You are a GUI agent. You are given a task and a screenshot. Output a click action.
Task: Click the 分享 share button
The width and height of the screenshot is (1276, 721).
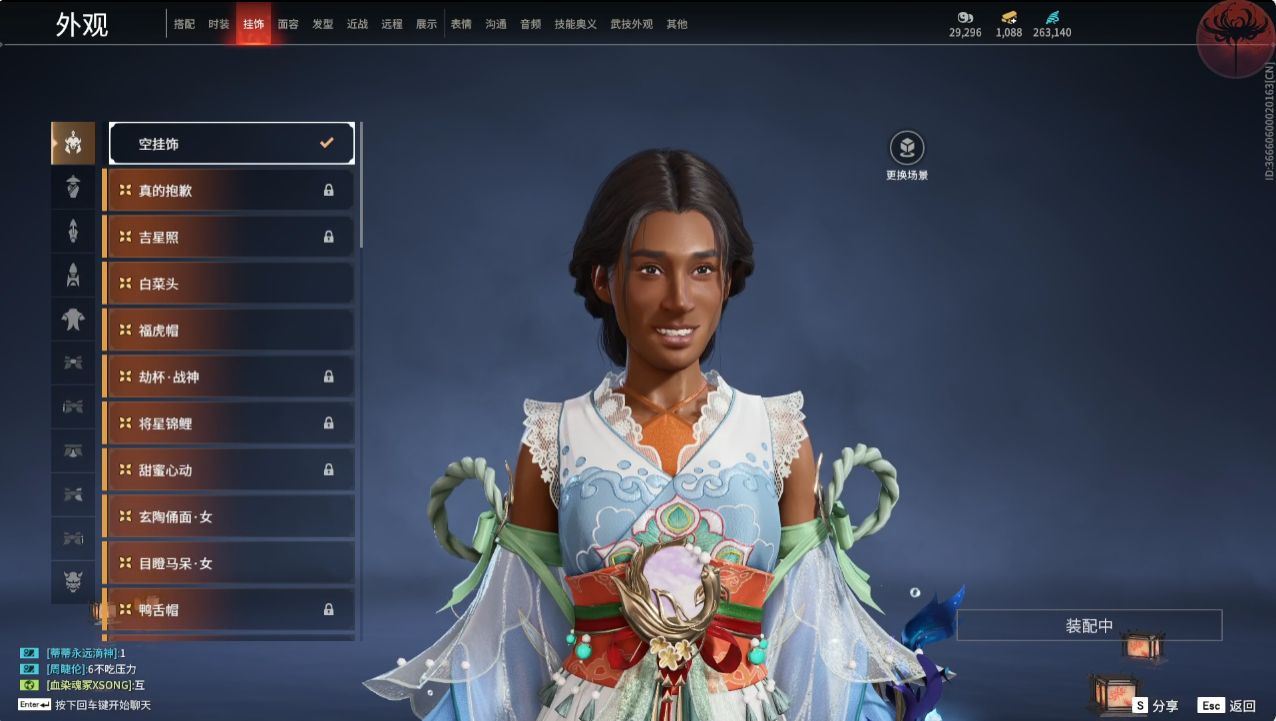coord(1156,706)
